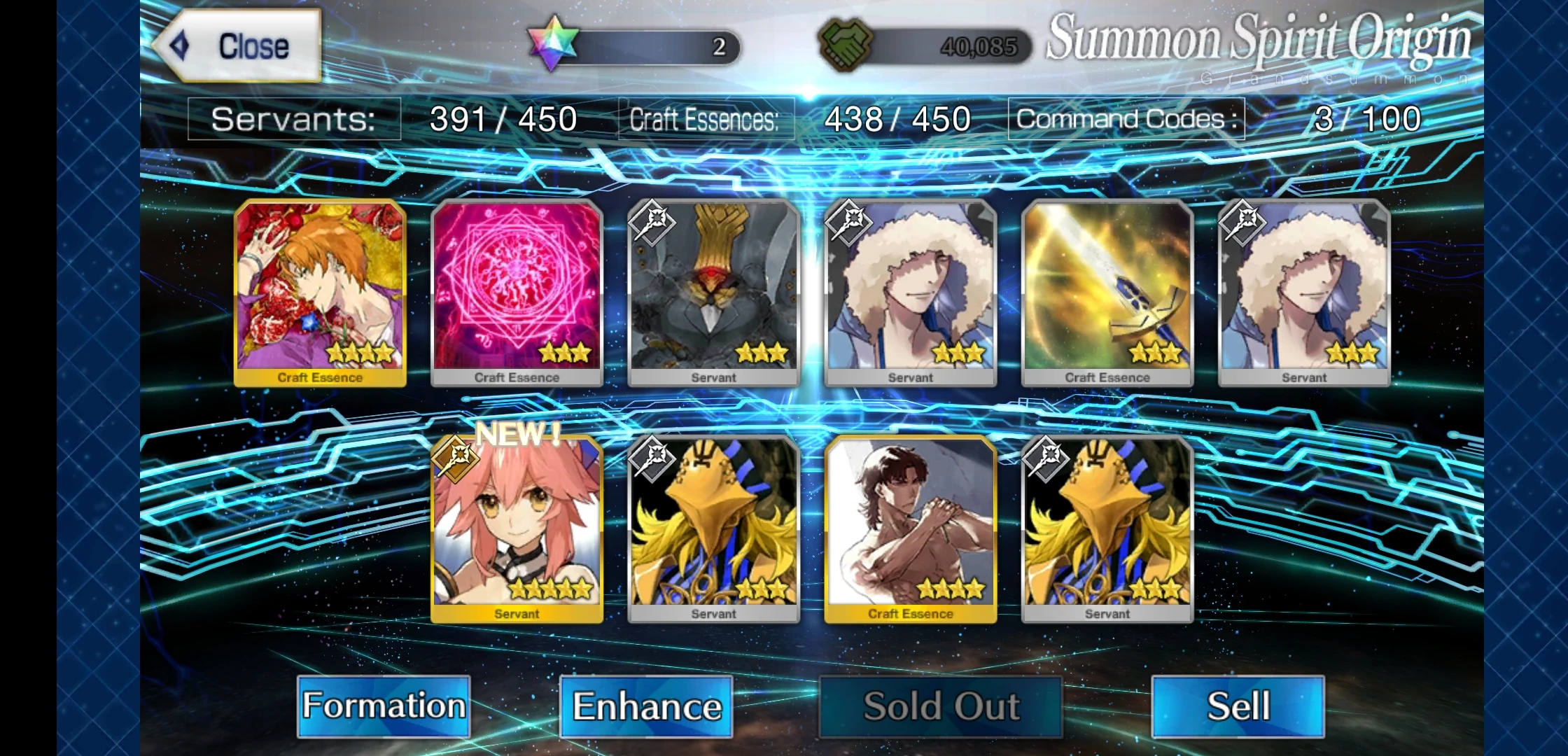Viewport: 1568px width, 756px height.
Task: Click the back arrow inside the Close button
Action: click(178, 44)
